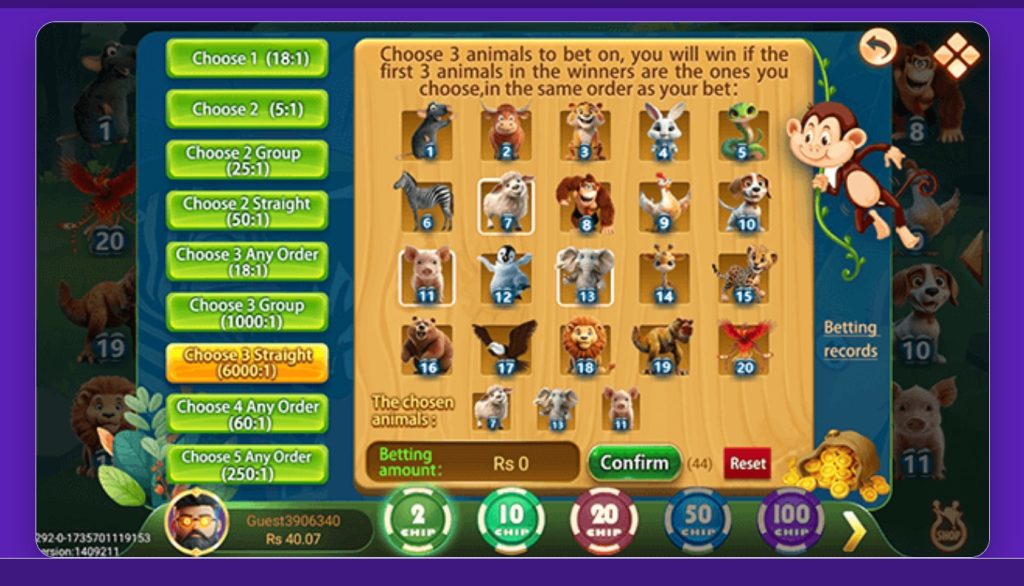Click the orange back arrow button
1024x586 pixels.
click(878, 47)
